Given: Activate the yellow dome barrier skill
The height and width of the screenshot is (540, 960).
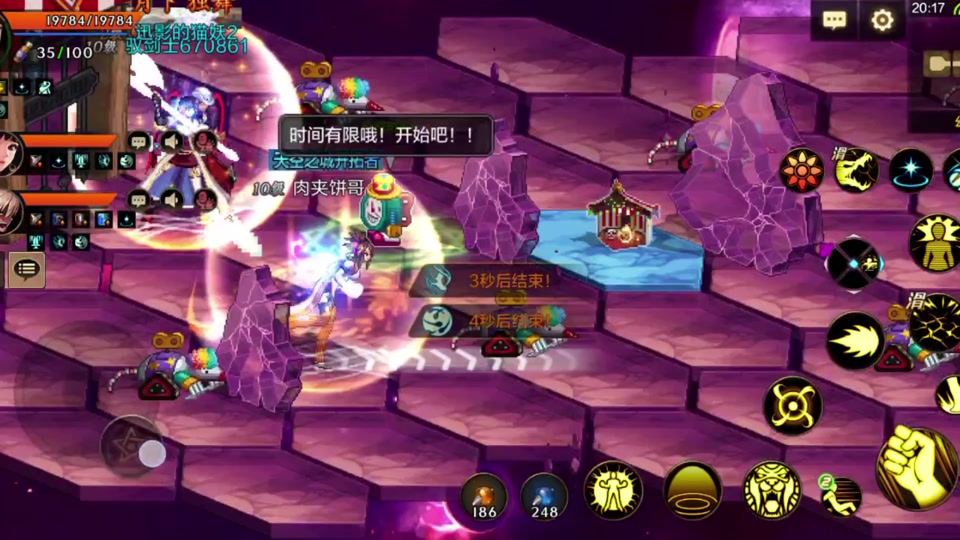Looking at the screenshot, I should (x=693, y=490).
